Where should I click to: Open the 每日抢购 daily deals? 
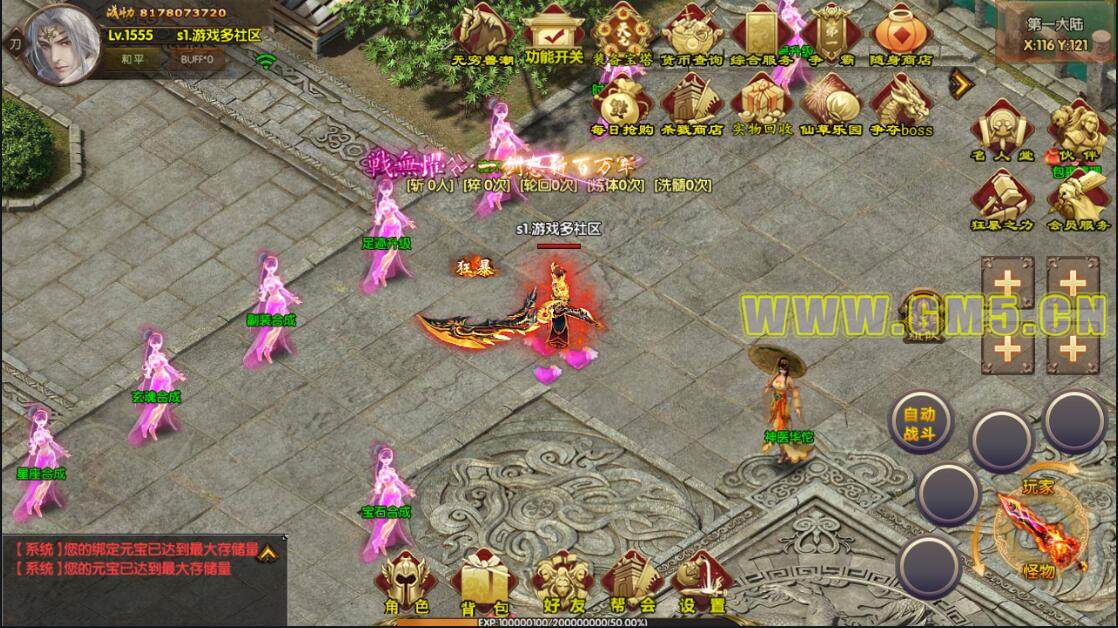pyautogui.click(x=621, y=105)
